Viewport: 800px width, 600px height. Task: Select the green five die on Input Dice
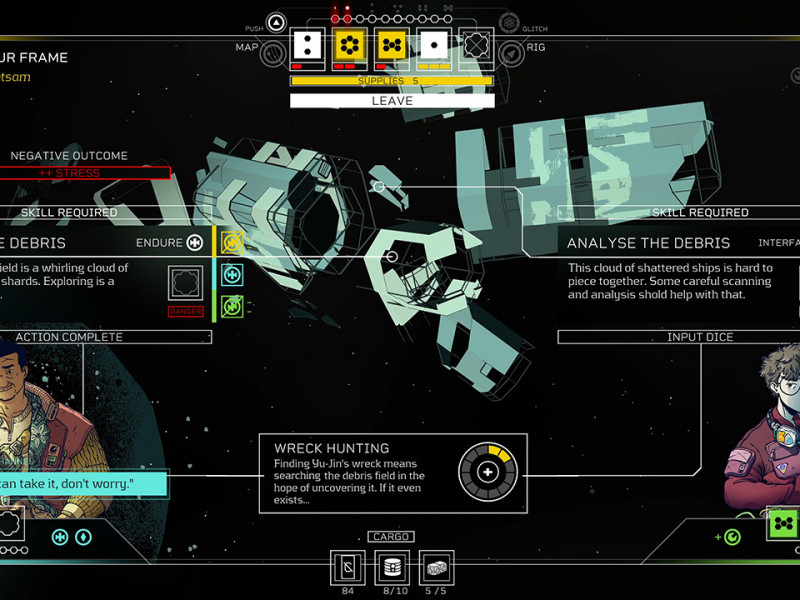783,524
